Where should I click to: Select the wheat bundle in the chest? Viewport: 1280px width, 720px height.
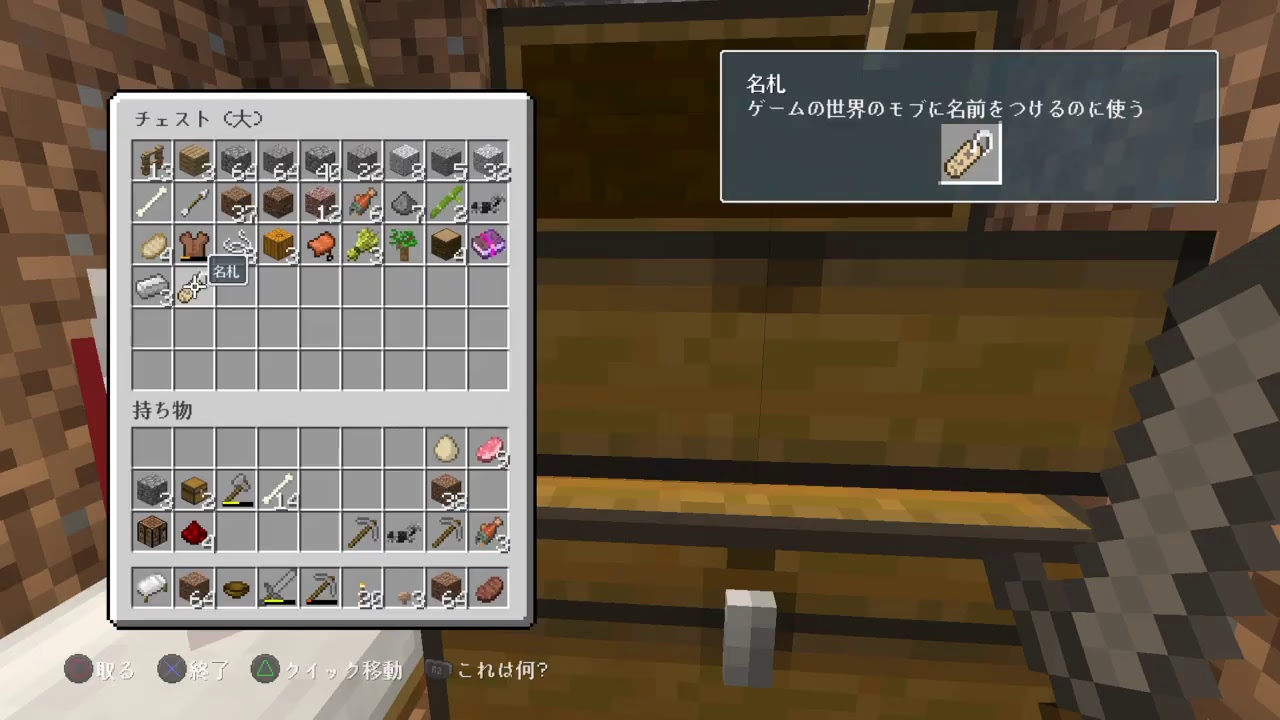click(362, 245)
